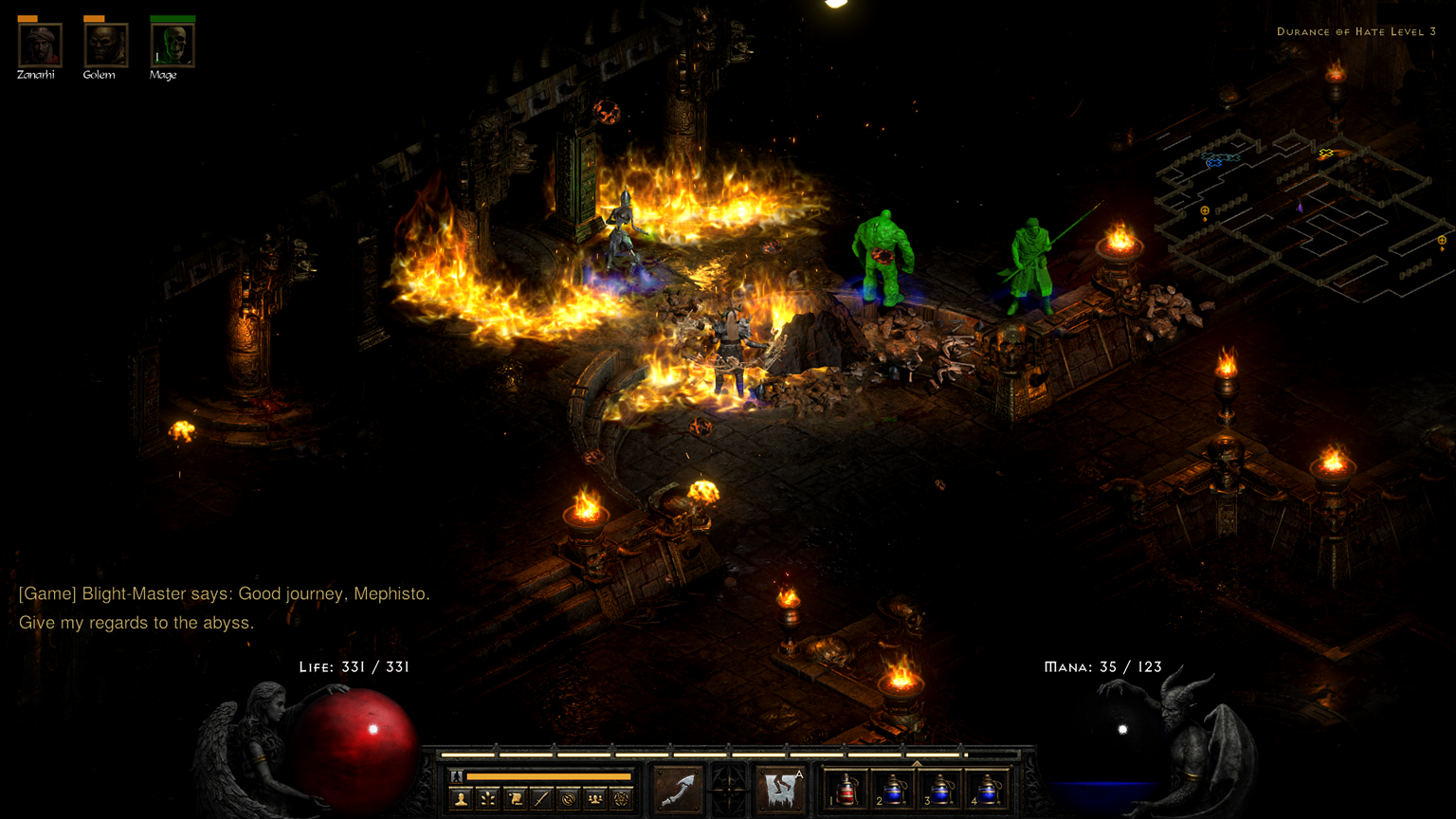Select Zanarhi's mercenary portrait
The image size is (1456, 819).
coord(40,45)
